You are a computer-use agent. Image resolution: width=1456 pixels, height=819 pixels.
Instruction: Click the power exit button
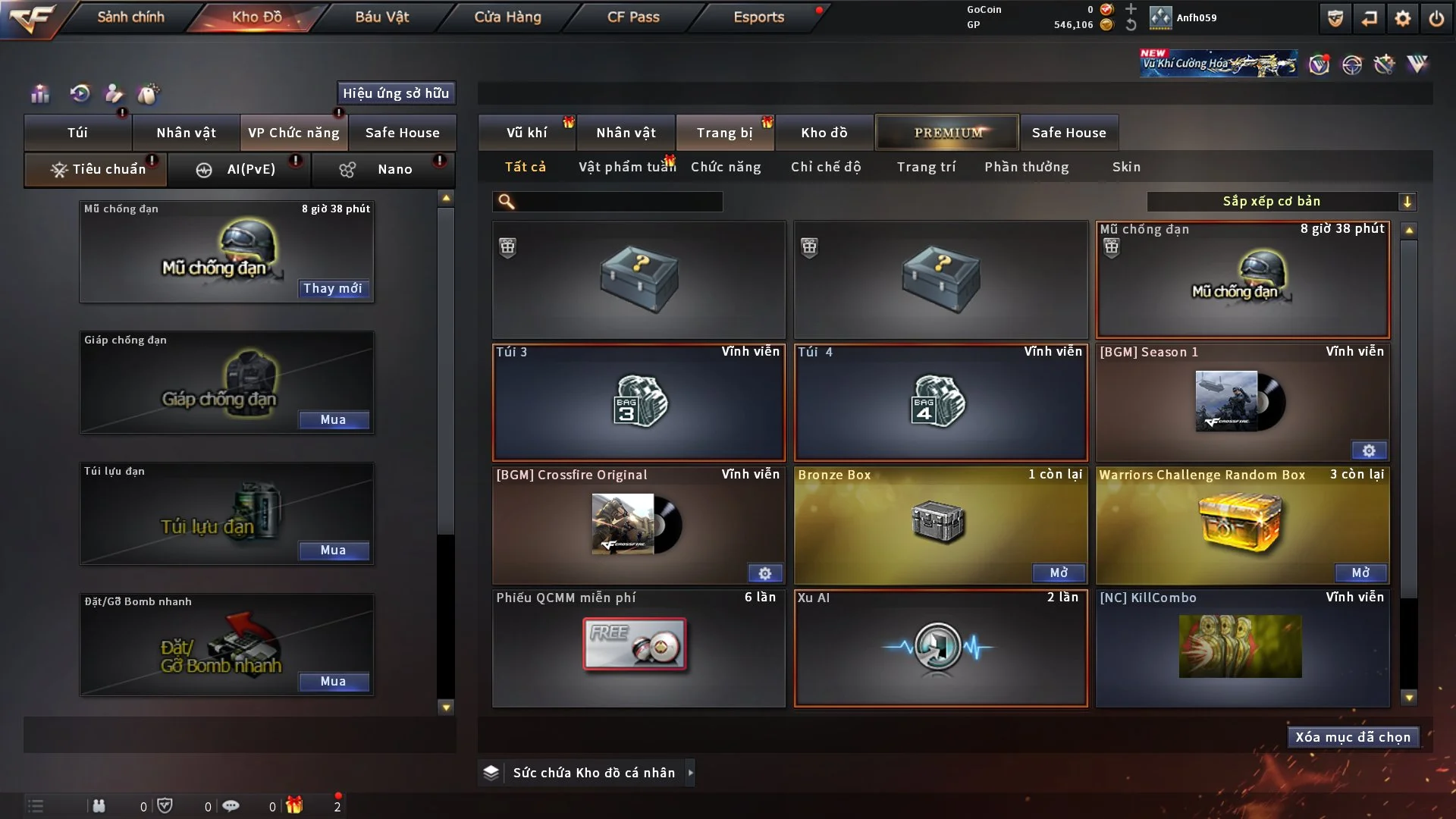1436,18
